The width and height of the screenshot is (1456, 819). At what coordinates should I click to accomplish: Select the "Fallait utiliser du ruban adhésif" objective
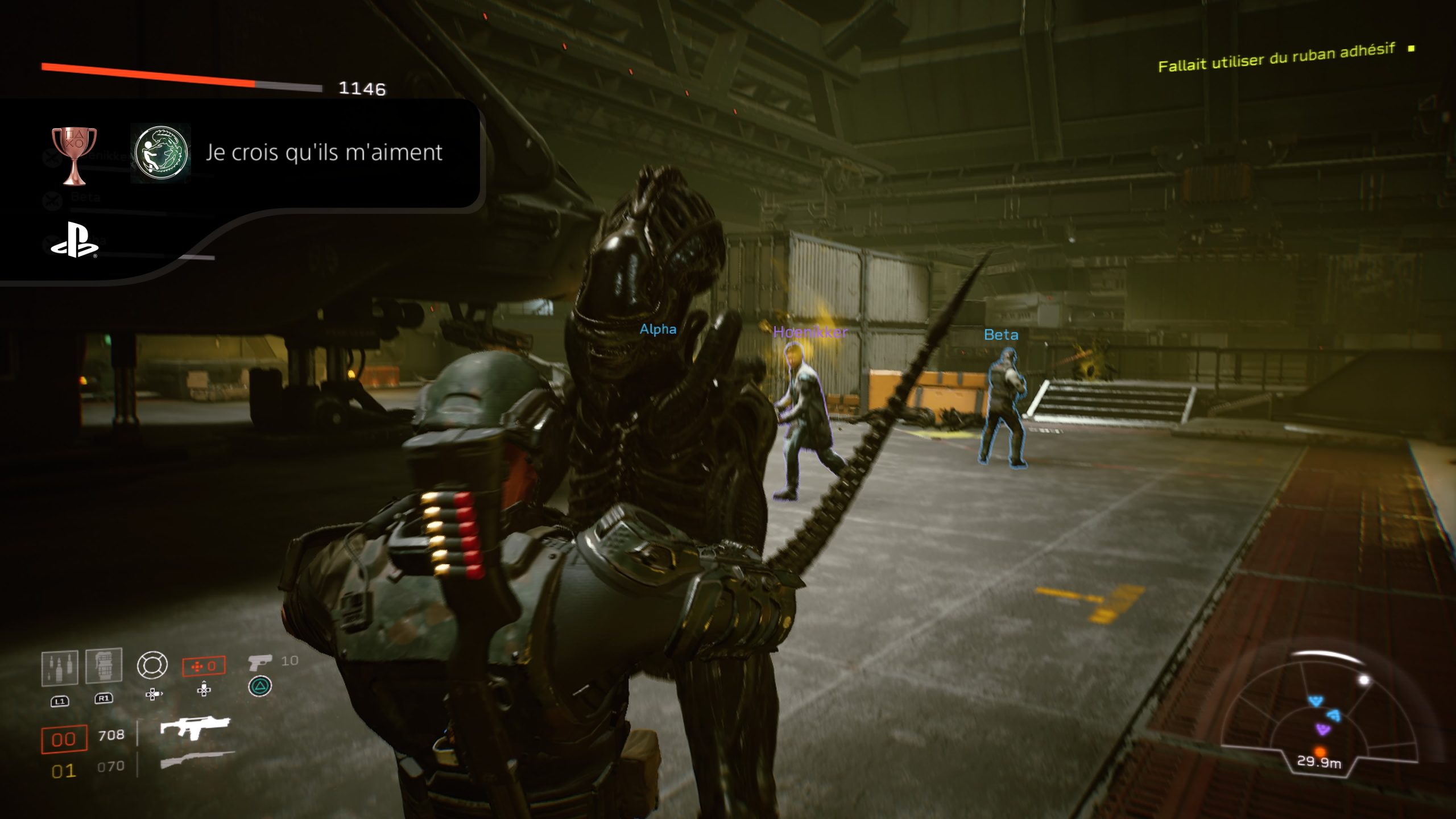coord(1276,58)
